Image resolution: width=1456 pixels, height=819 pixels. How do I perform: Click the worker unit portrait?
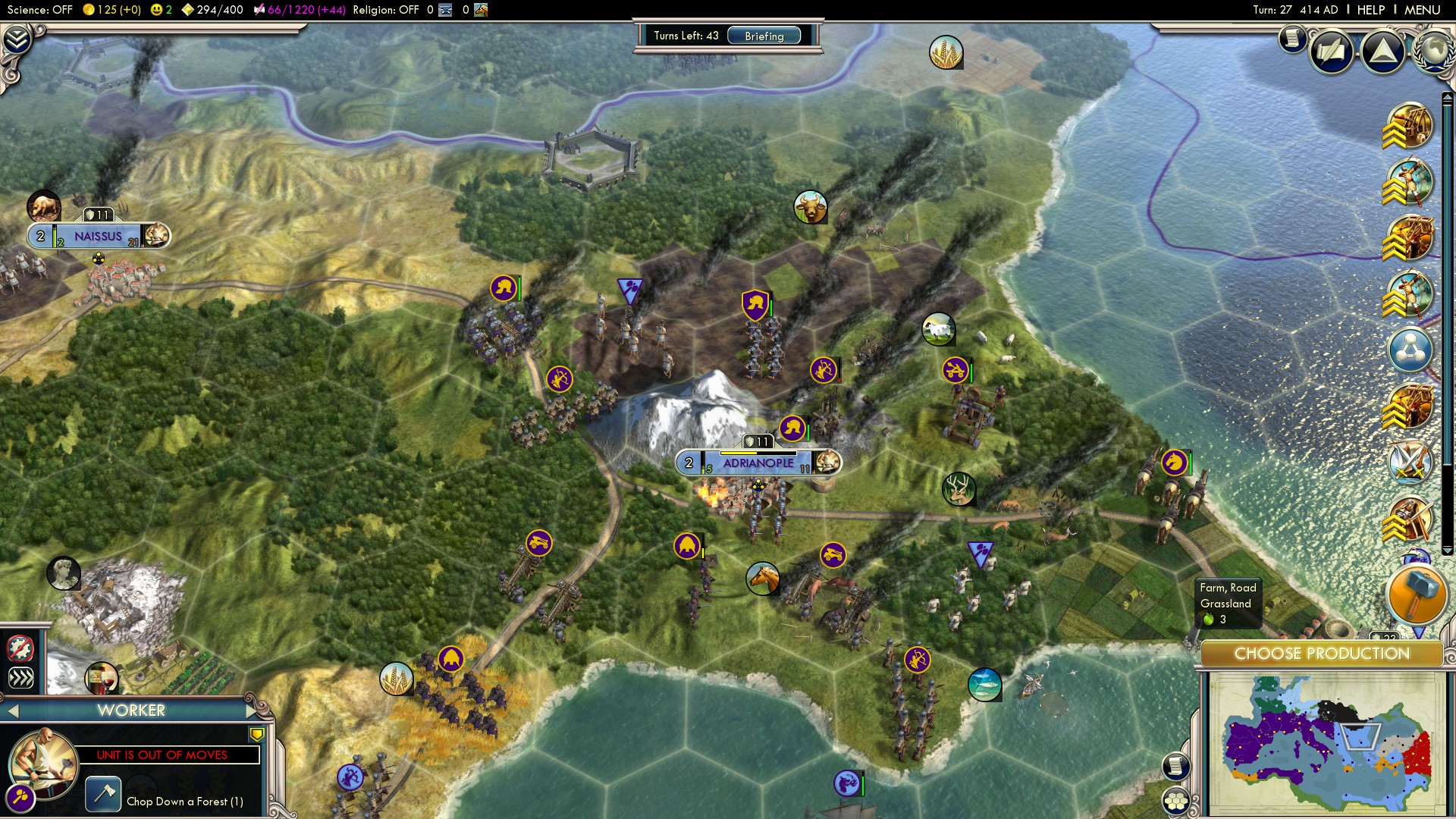43,762
